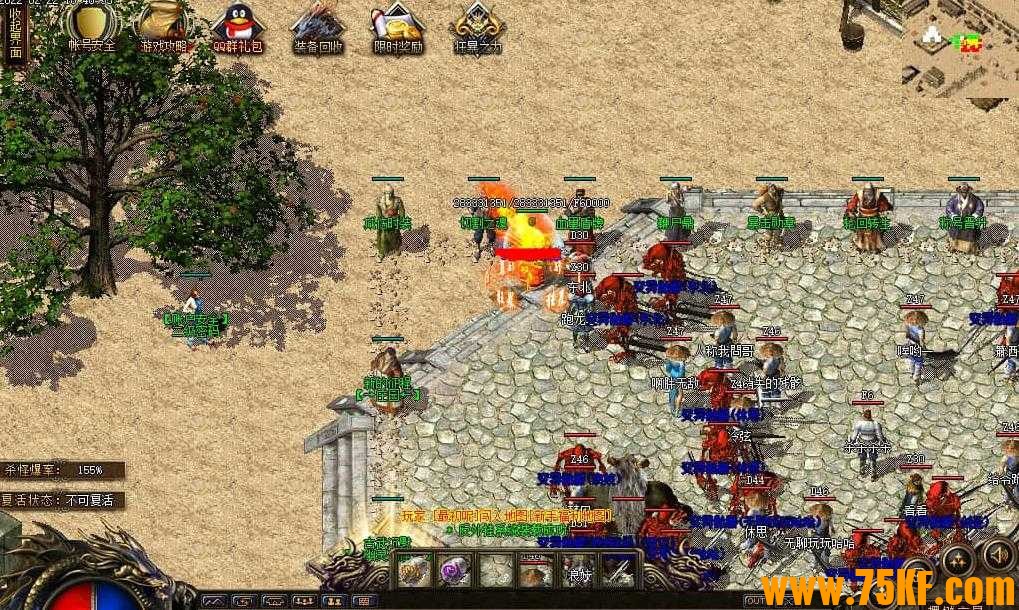Viewport: 1019px width, 610px height.
Task: Open the 限时奖励 timed reward icon
Action: point(397,24)
